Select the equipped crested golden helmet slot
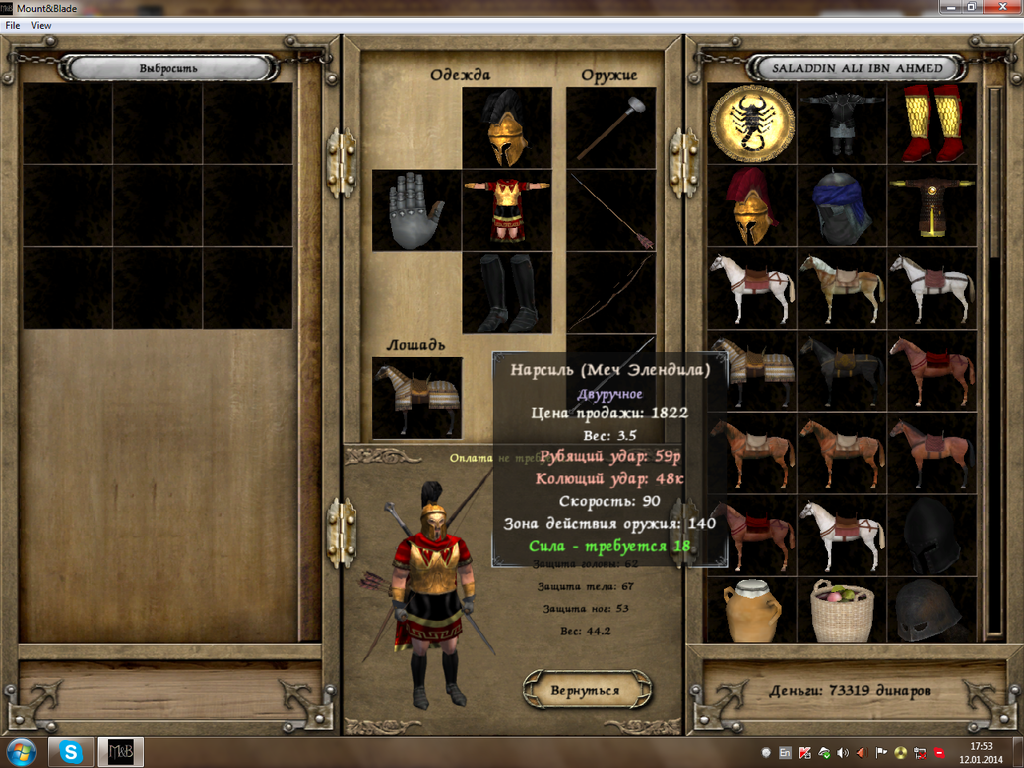The image size is (1024, 768). coord(507,128)
